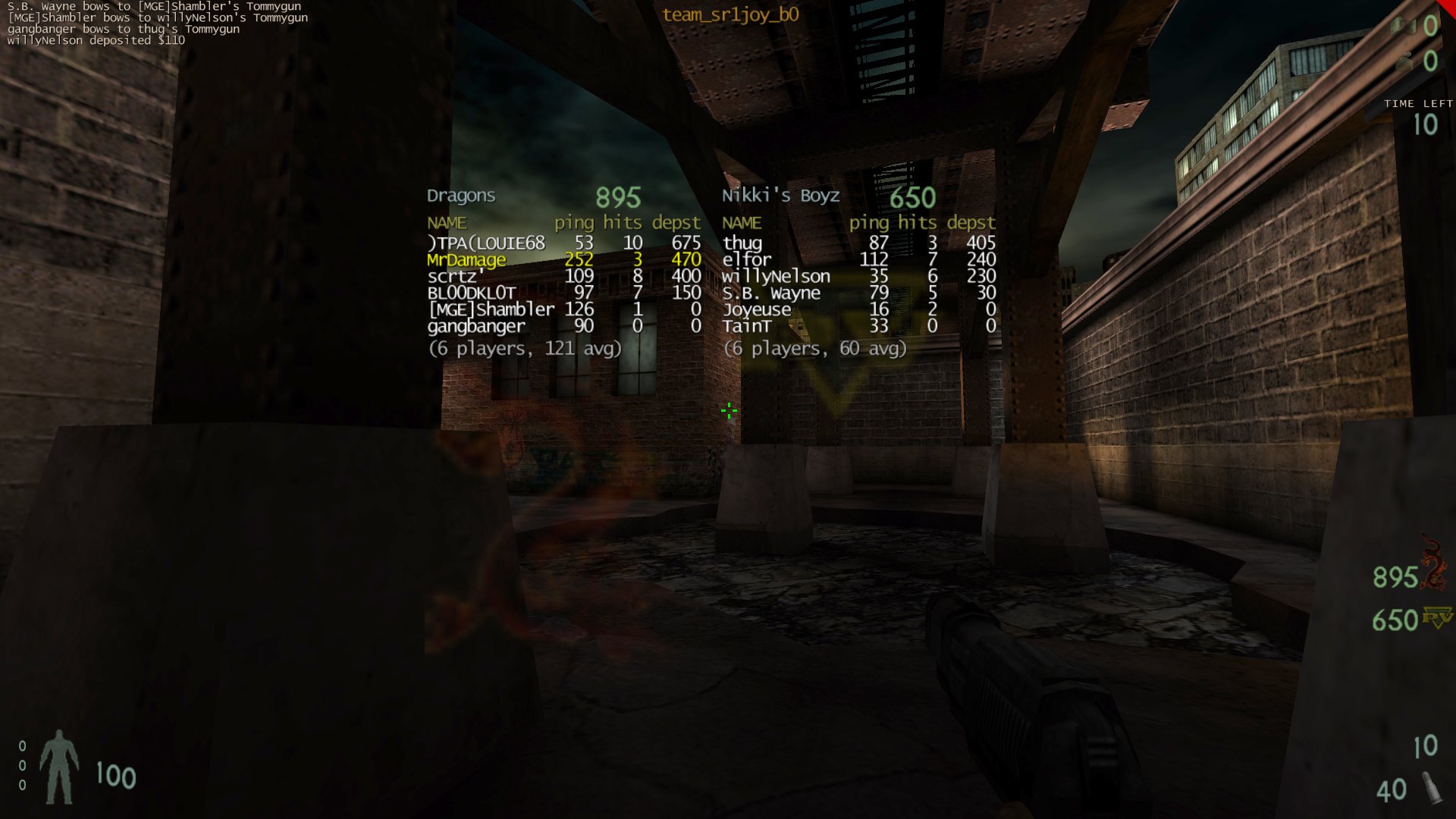Image resolution: width=1456 pixels, height=819 pixels.
Task: Choose the scrtz' player entry
Action: coord(455,277)
